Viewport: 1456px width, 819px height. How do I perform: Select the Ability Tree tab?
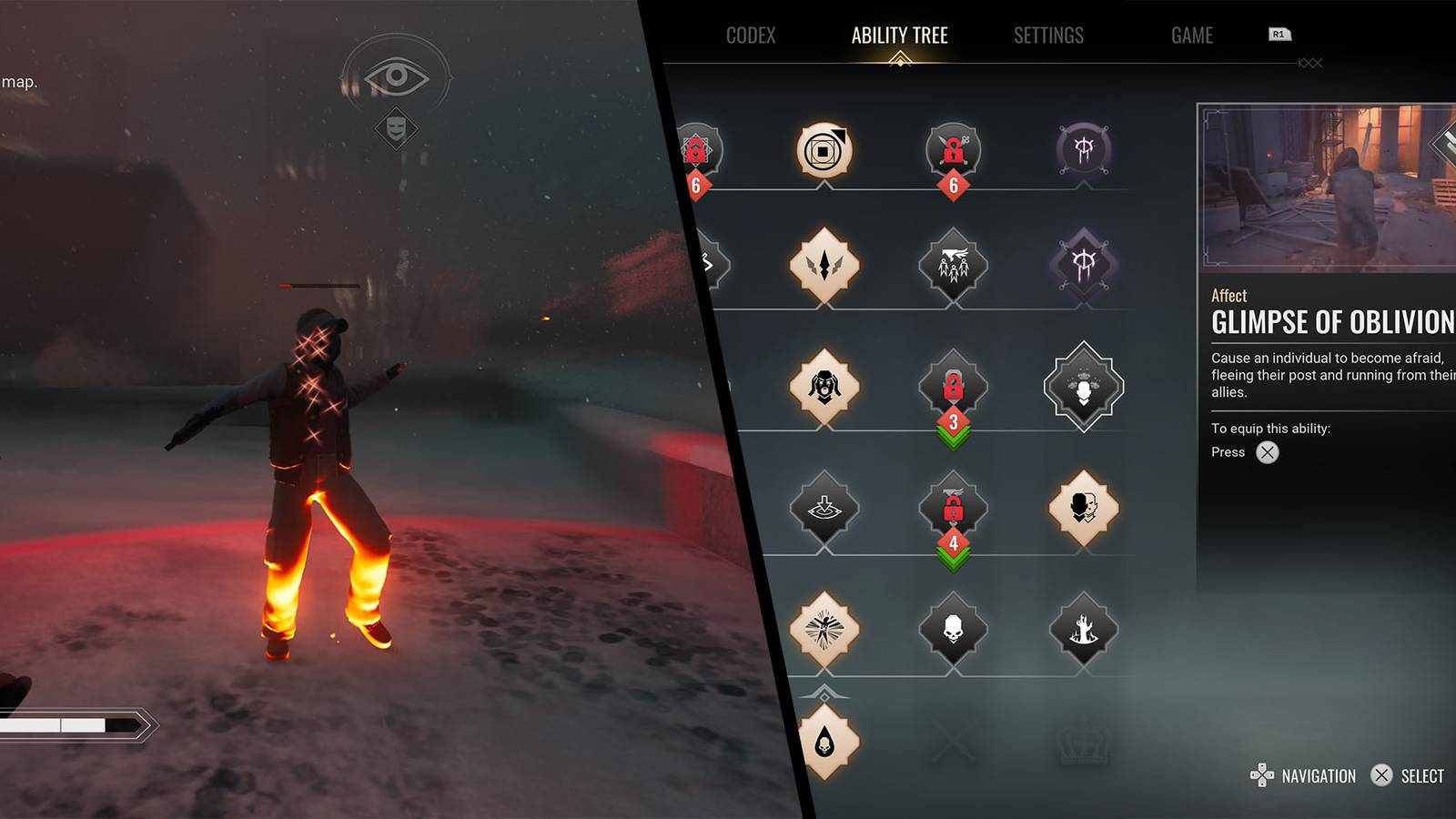click(899, 36)
